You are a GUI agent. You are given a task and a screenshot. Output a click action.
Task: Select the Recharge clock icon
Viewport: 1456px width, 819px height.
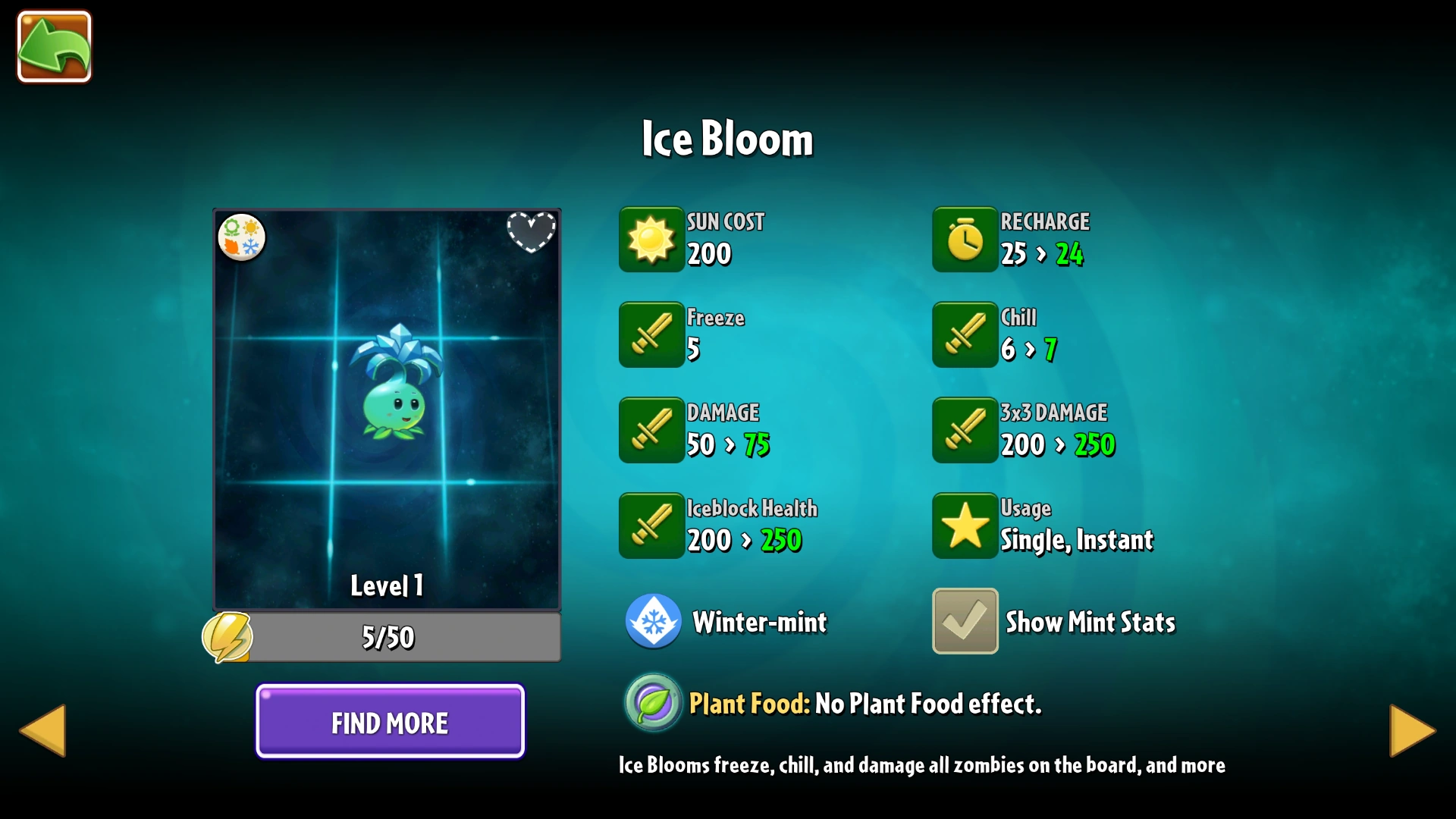(x=965, y=240)
